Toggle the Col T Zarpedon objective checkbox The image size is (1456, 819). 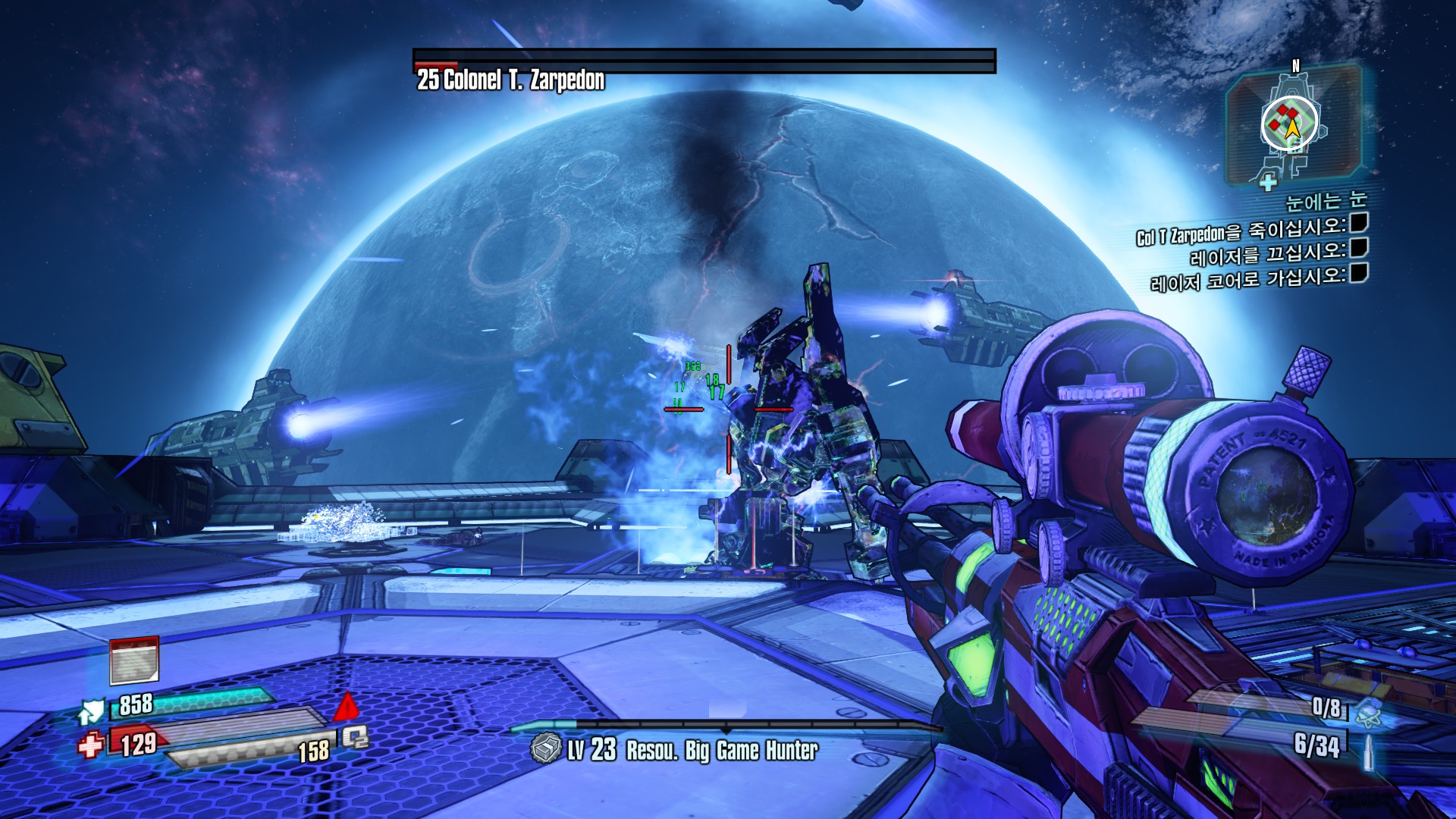[1359, 222]
